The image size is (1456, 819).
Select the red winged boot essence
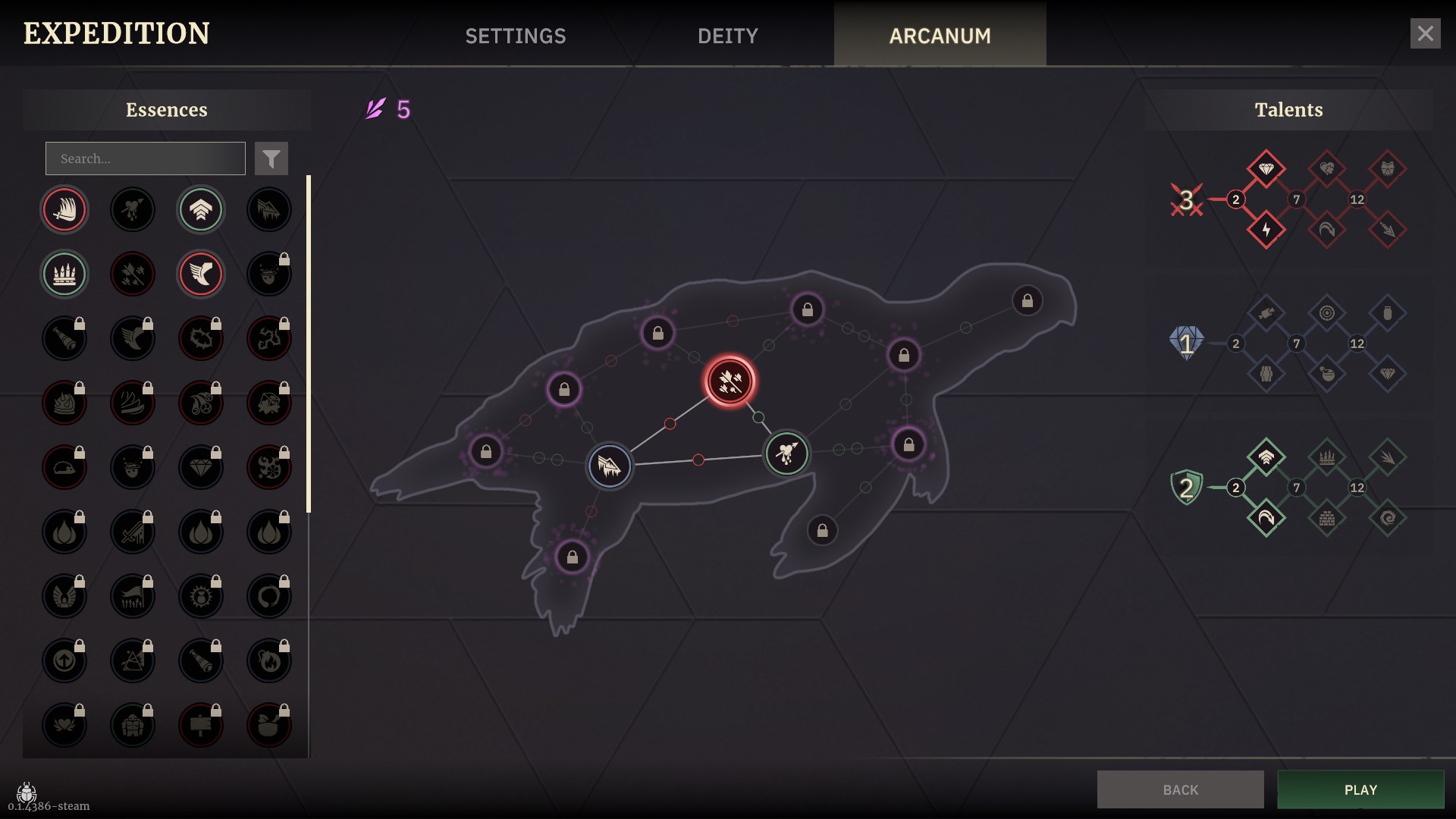point(201,274)
